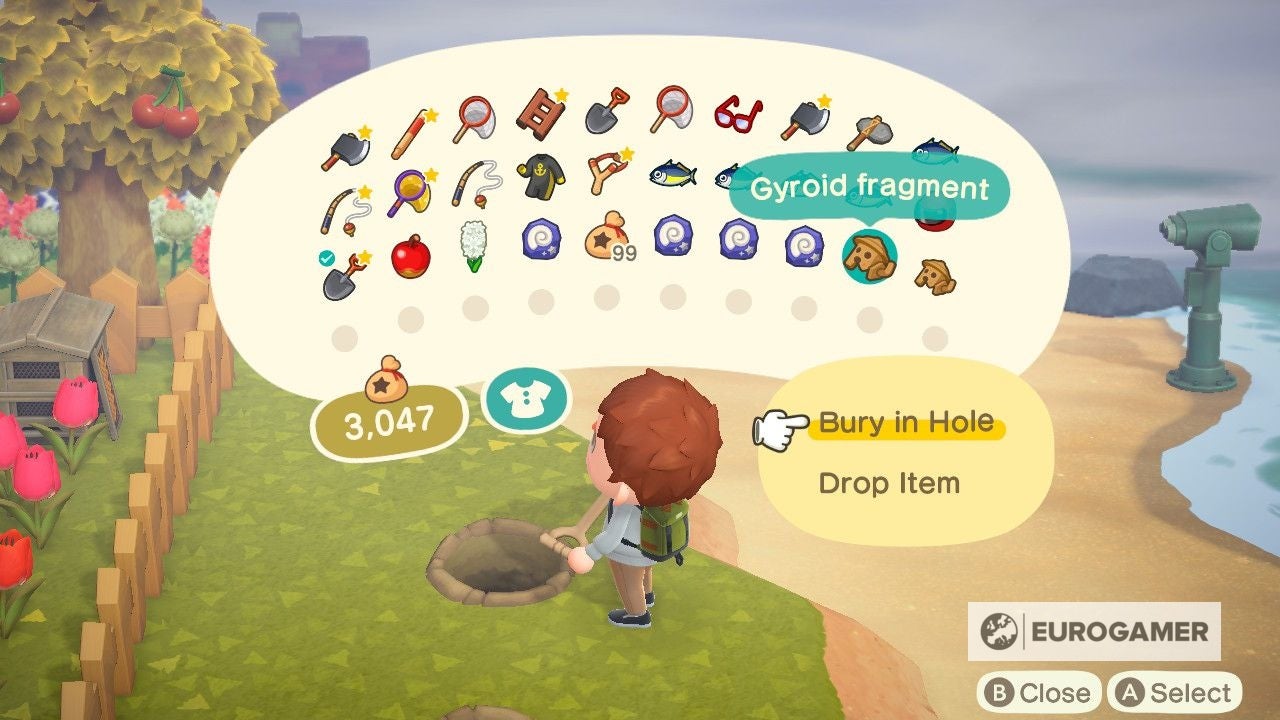This screenshot has width=1280, height=720.
Task: Select a tuna fish in the inventory
Action: [672, 175]
